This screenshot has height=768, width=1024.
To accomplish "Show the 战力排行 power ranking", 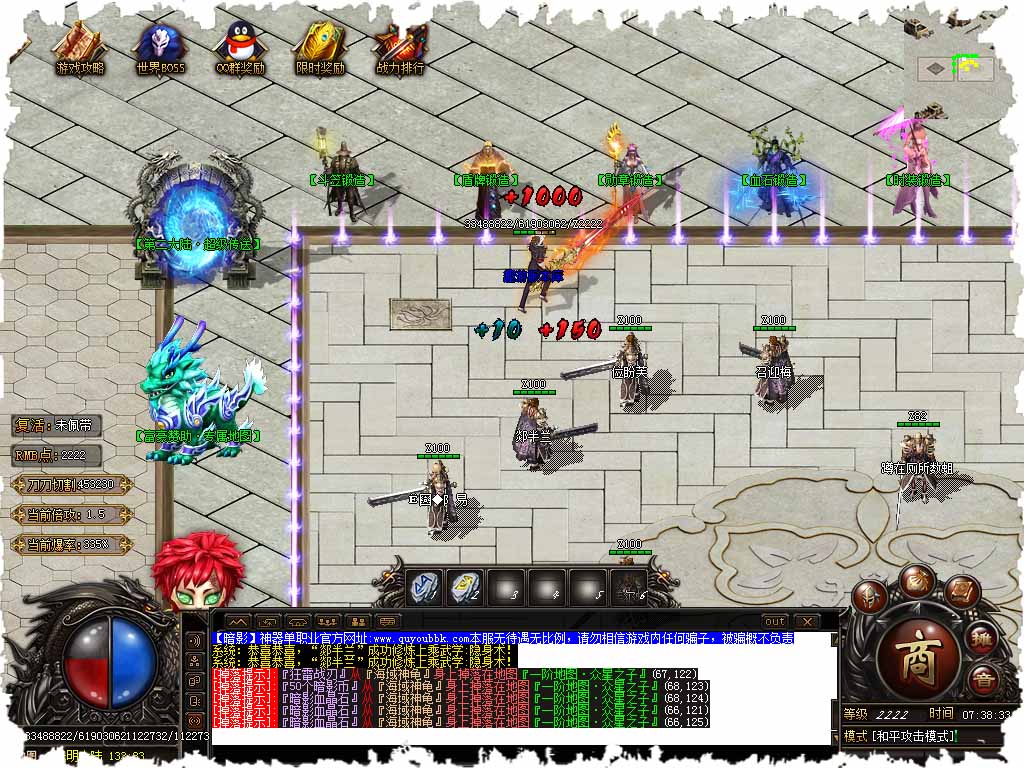I will tap(399, 46).
